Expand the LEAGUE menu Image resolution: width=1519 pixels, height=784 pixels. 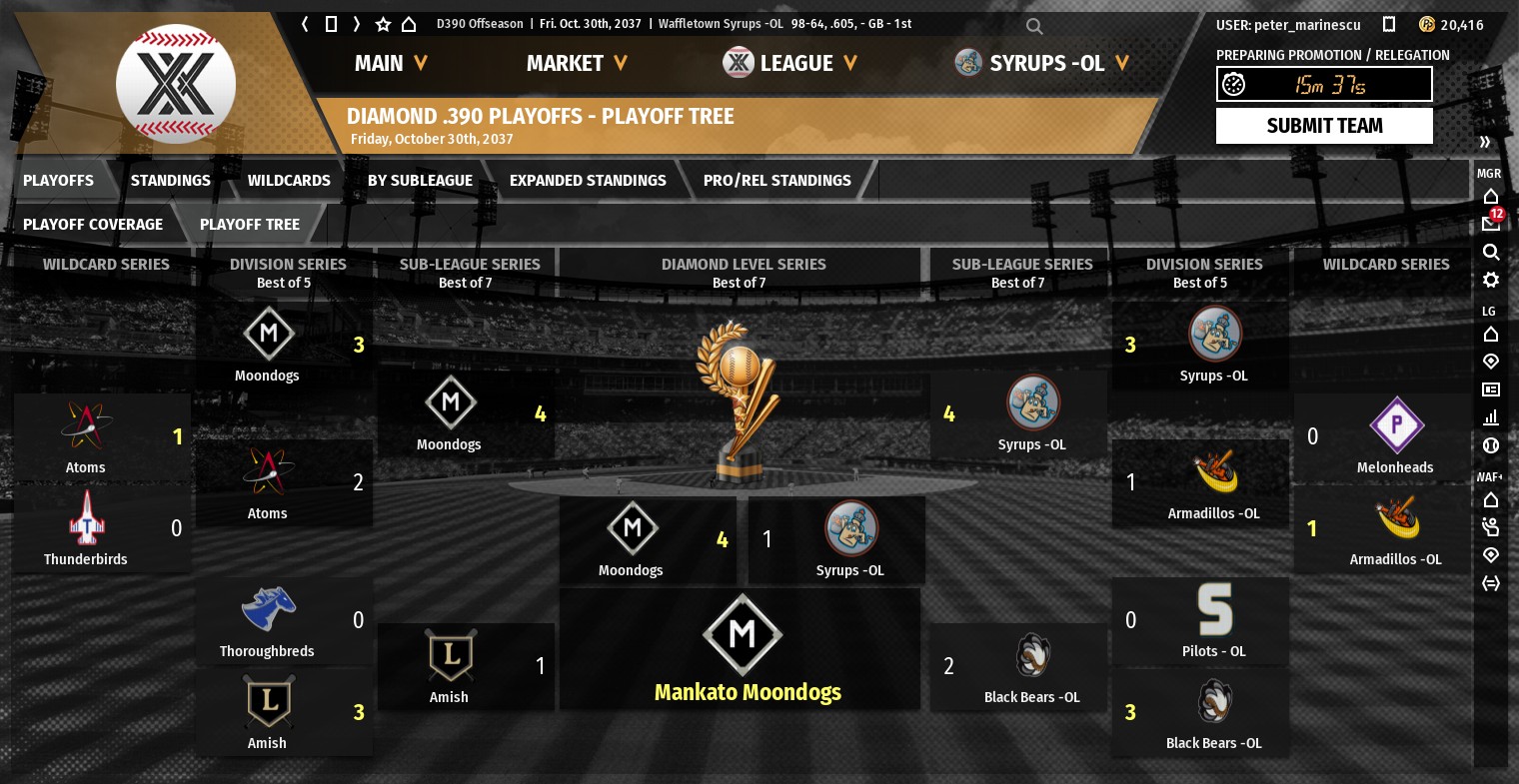tap(790, 64)
